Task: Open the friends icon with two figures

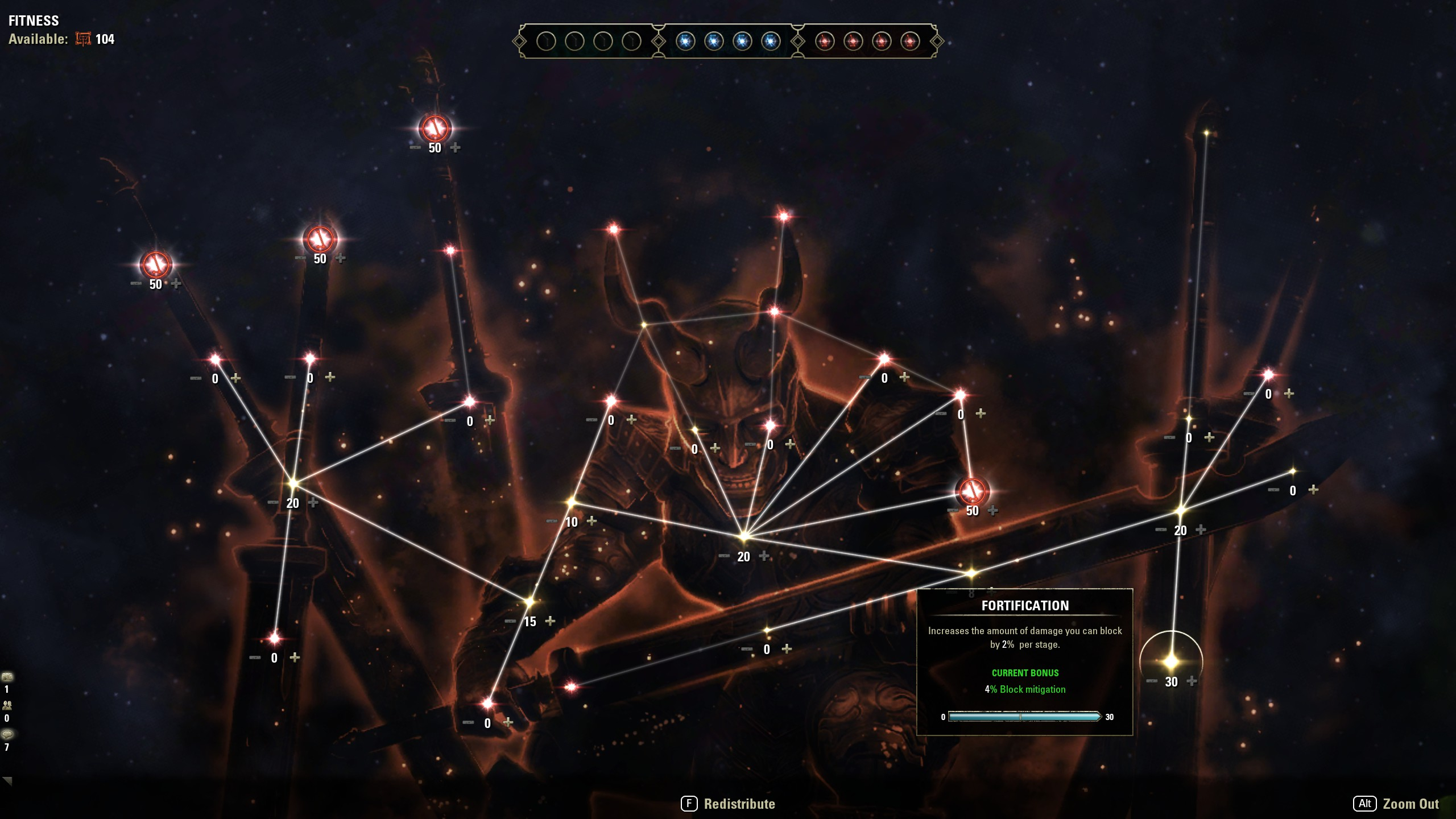Action: coord(7,705)
